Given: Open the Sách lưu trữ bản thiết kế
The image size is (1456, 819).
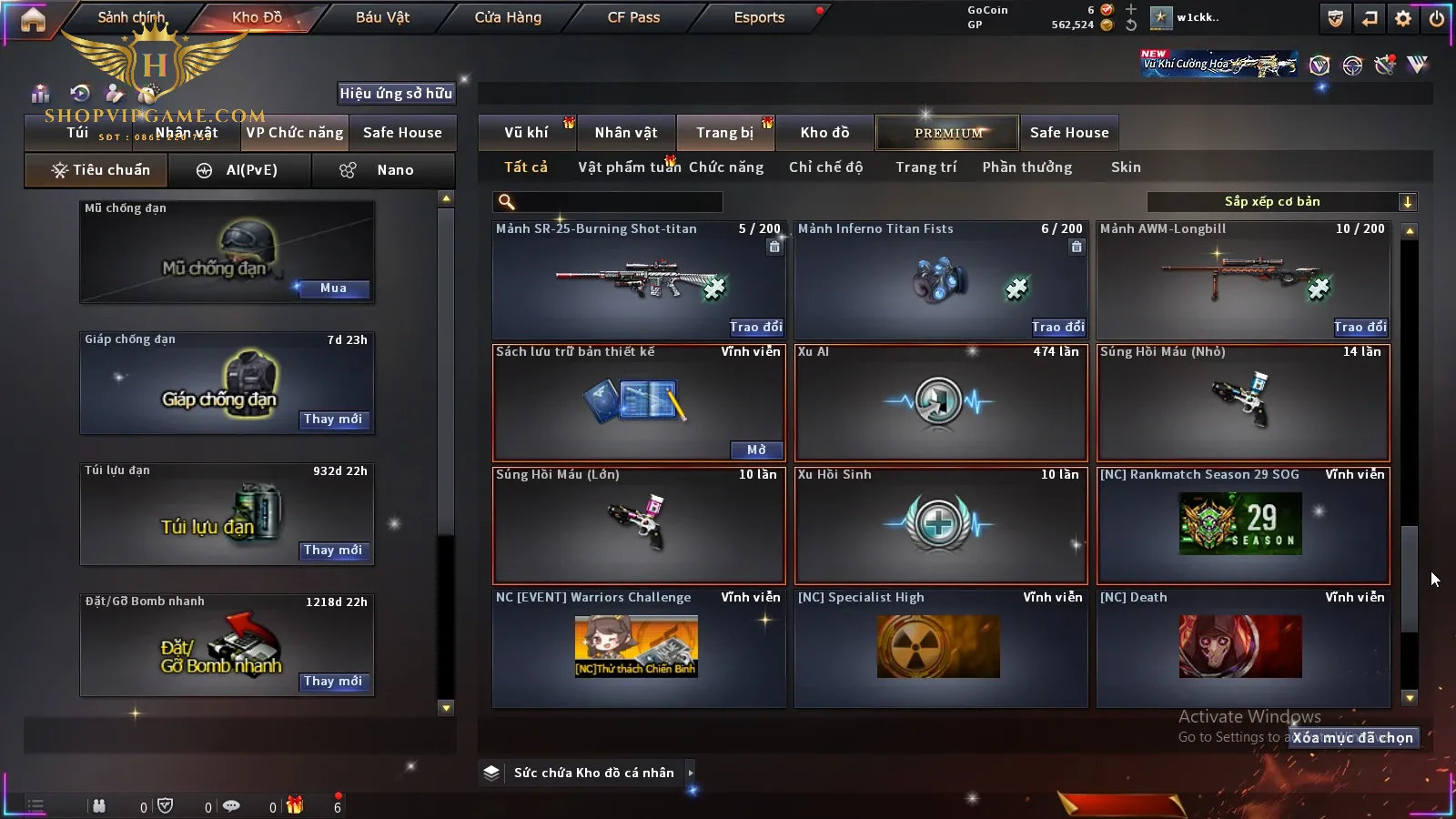Looking at the screenshot, I should pos(756,450).
